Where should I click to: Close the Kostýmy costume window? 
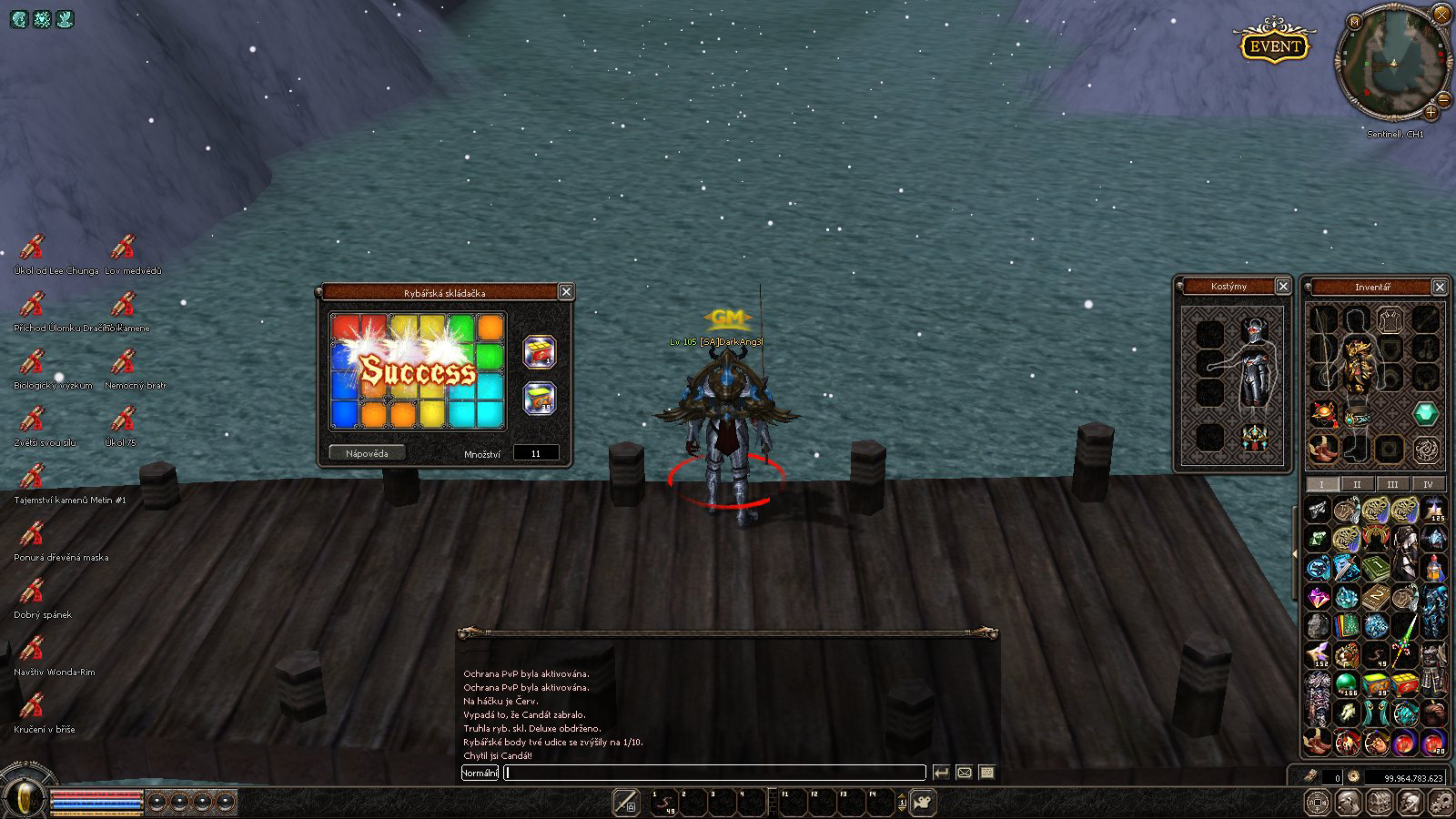(x=1283, y=286)
